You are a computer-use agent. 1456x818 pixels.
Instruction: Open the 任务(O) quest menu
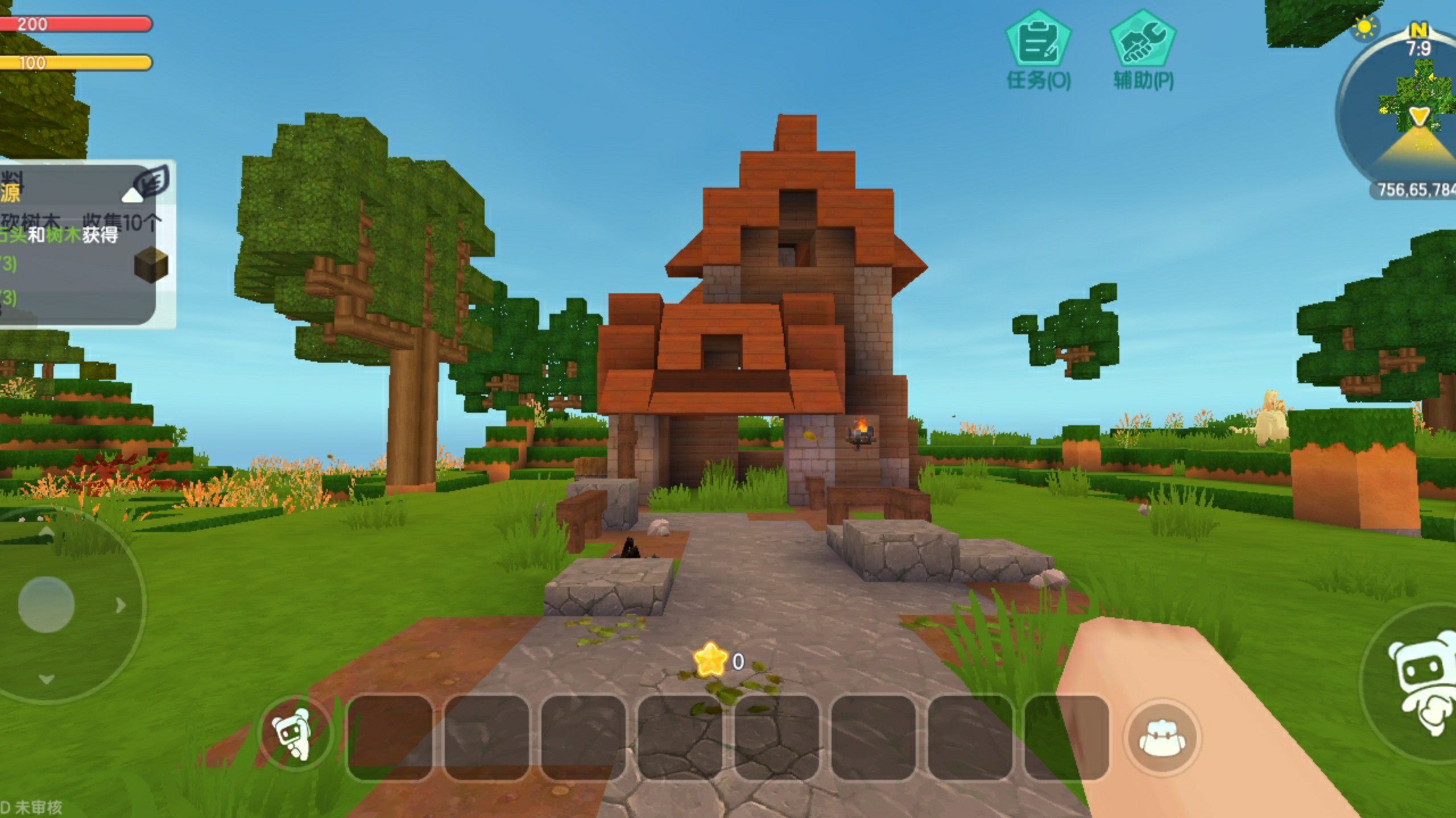[1039, 50]
